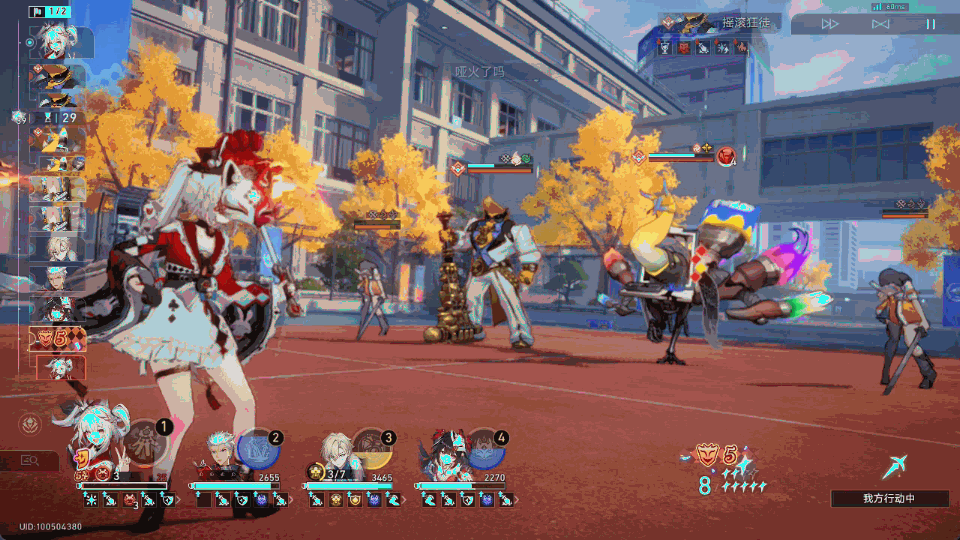Pause the battle
This screenshot has width=960, height=540.
tap(930, 24)
